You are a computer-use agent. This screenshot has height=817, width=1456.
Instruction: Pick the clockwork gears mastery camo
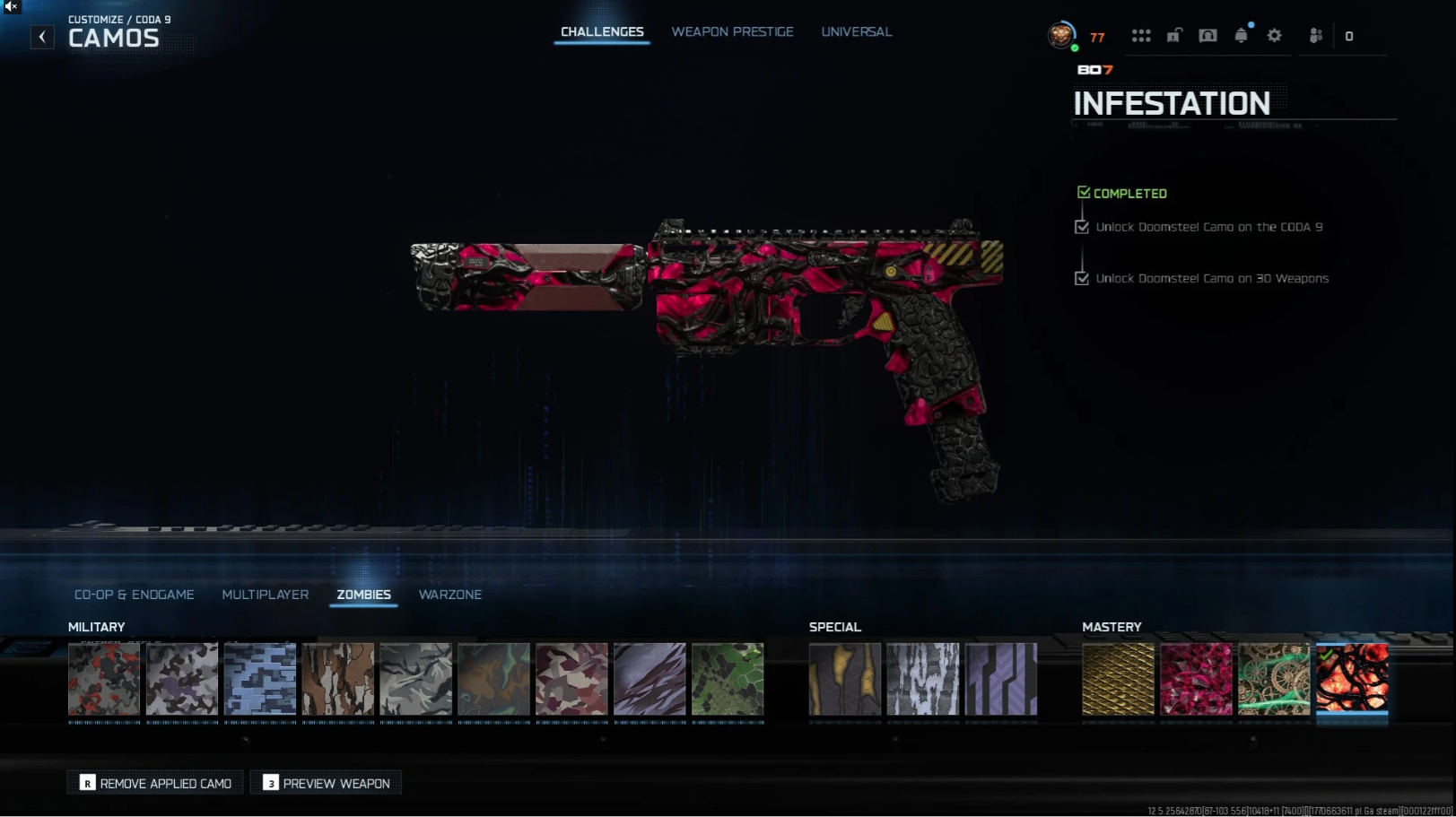pos(1274,679)
